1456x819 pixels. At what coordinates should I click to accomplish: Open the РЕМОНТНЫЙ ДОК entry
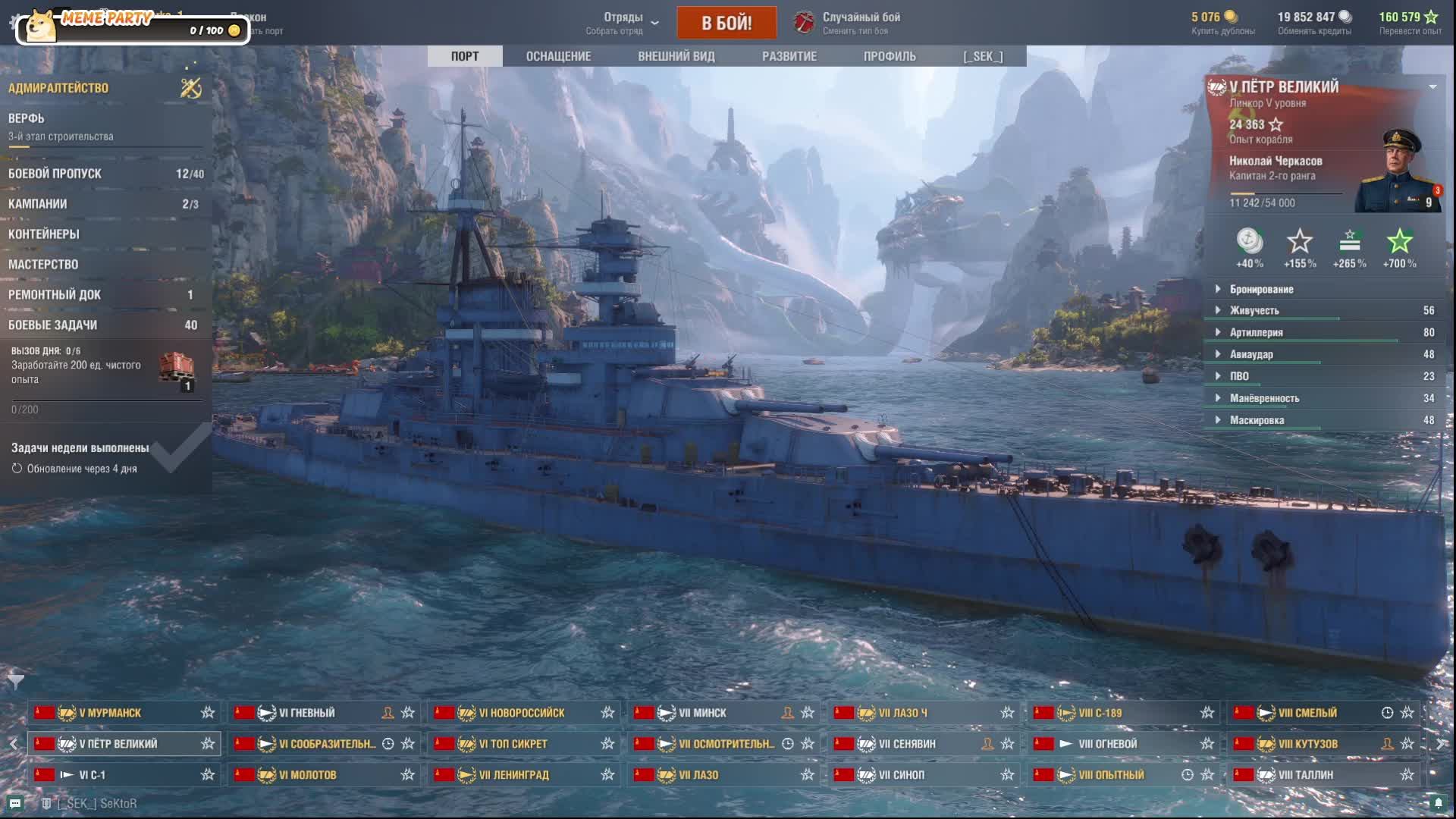[105, 295]
